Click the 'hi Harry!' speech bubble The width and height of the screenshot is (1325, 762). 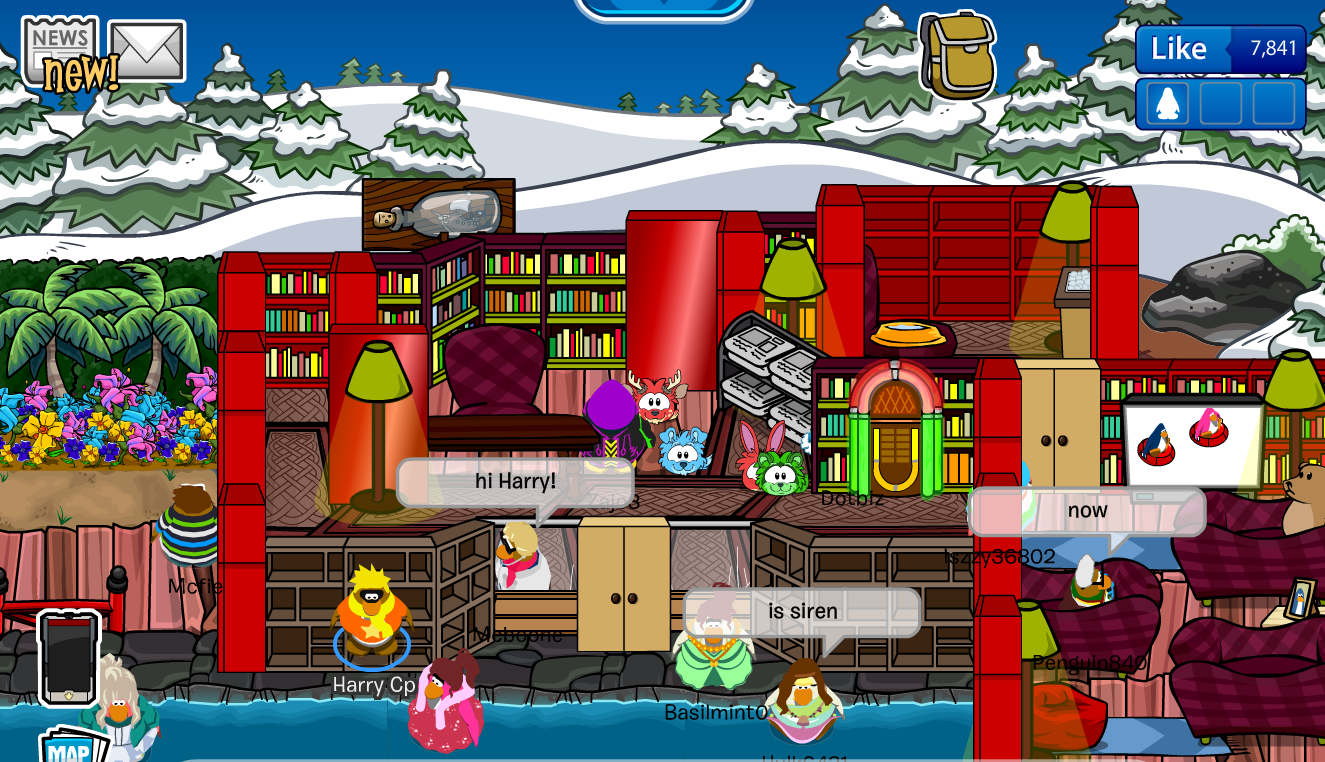pos(517,480)
